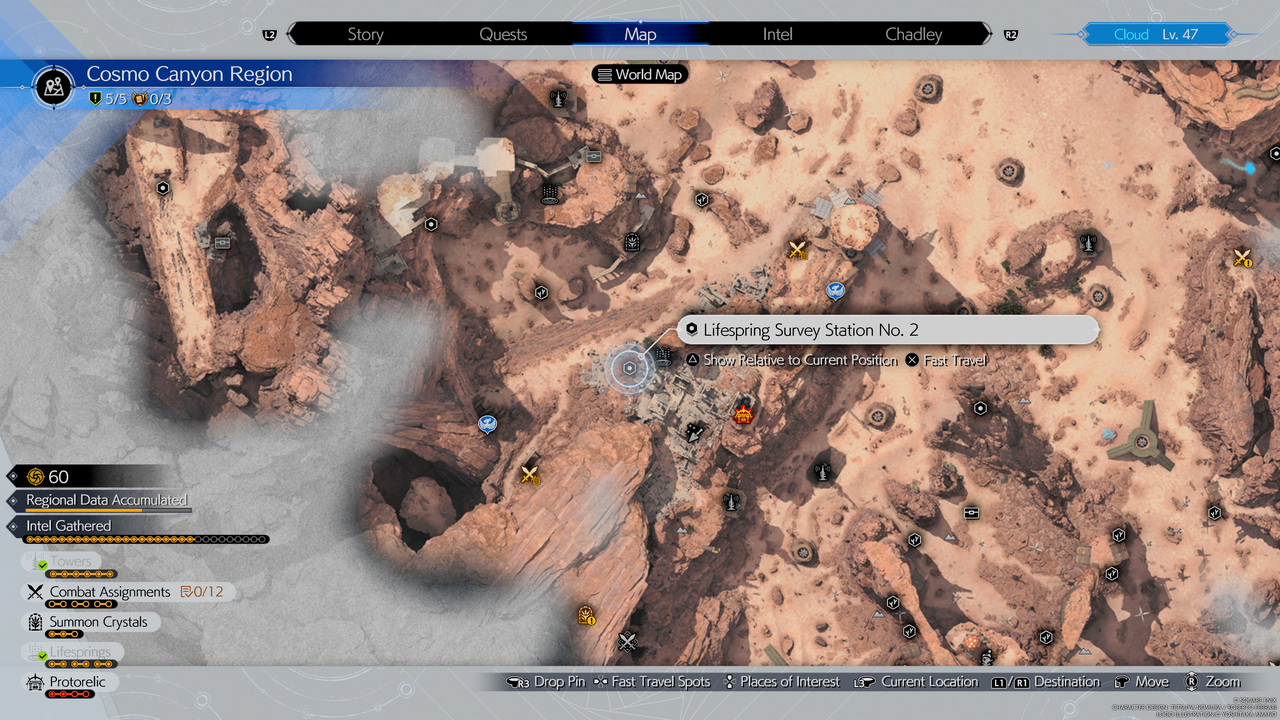Choose the Protorelic legend entry
This screenshot has height=720, width=1280.
pos(77,682)
